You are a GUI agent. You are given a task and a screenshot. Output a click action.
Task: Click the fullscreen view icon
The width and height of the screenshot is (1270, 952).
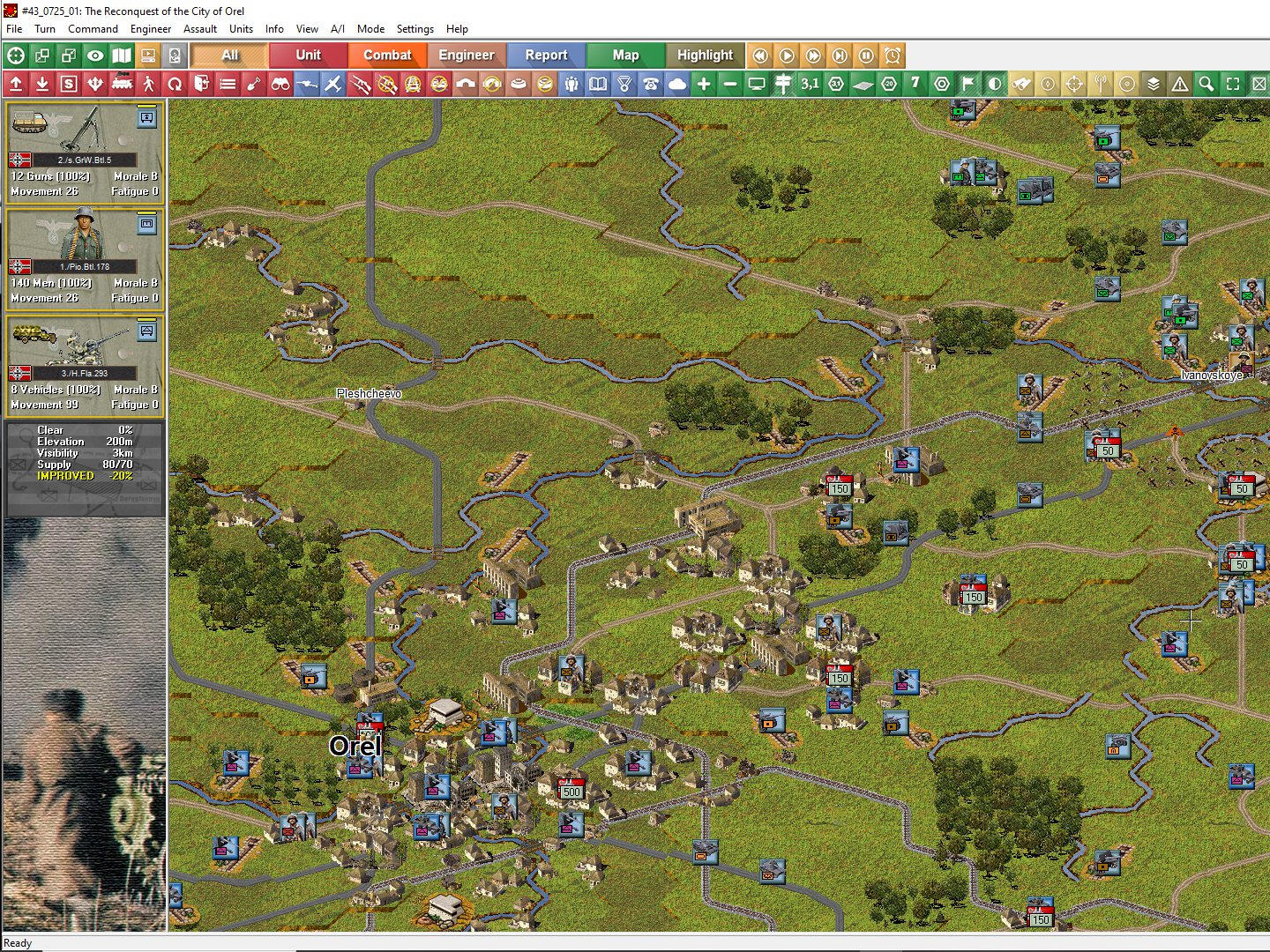1233,85
